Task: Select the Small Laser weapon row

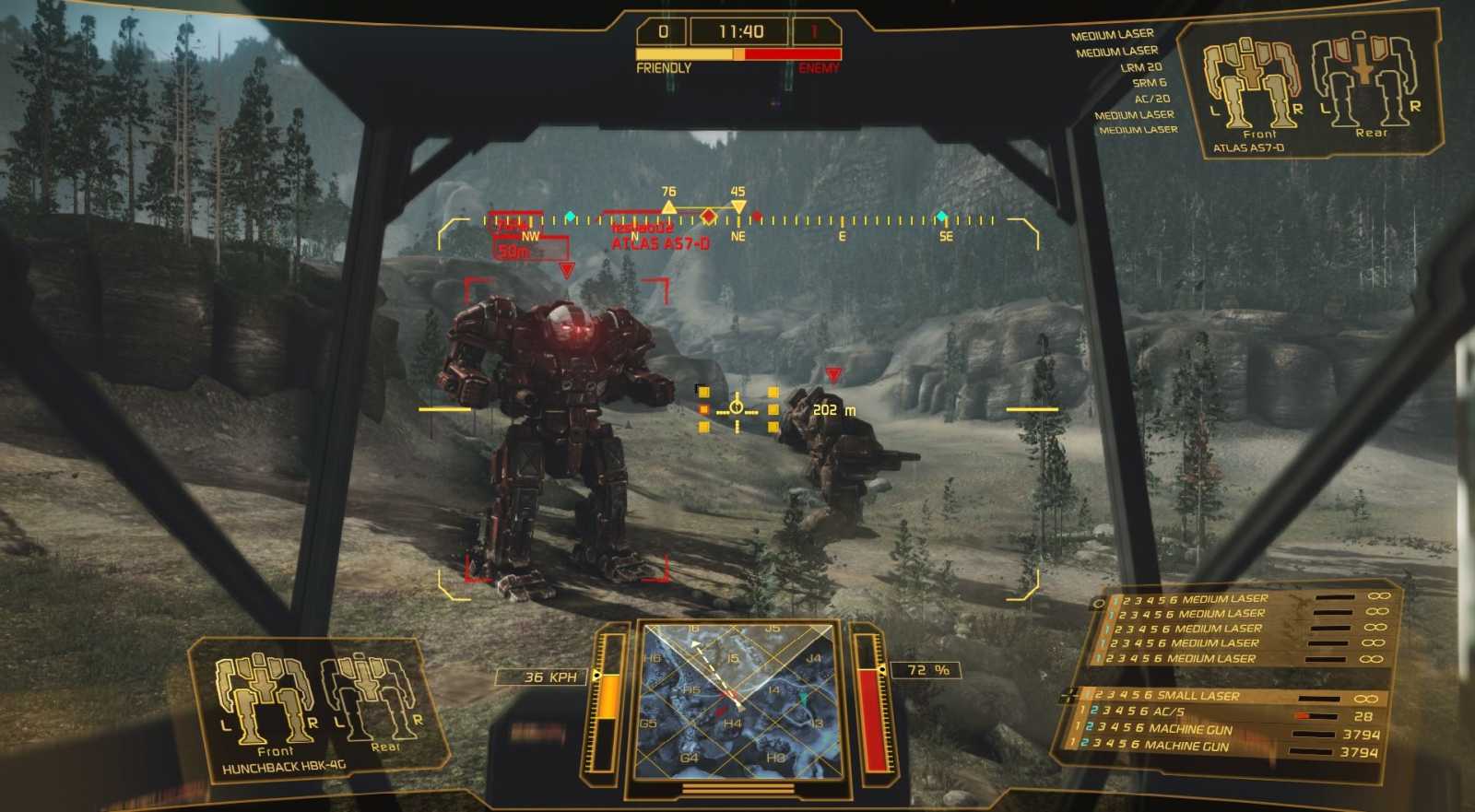Action: coord(1198,696)
